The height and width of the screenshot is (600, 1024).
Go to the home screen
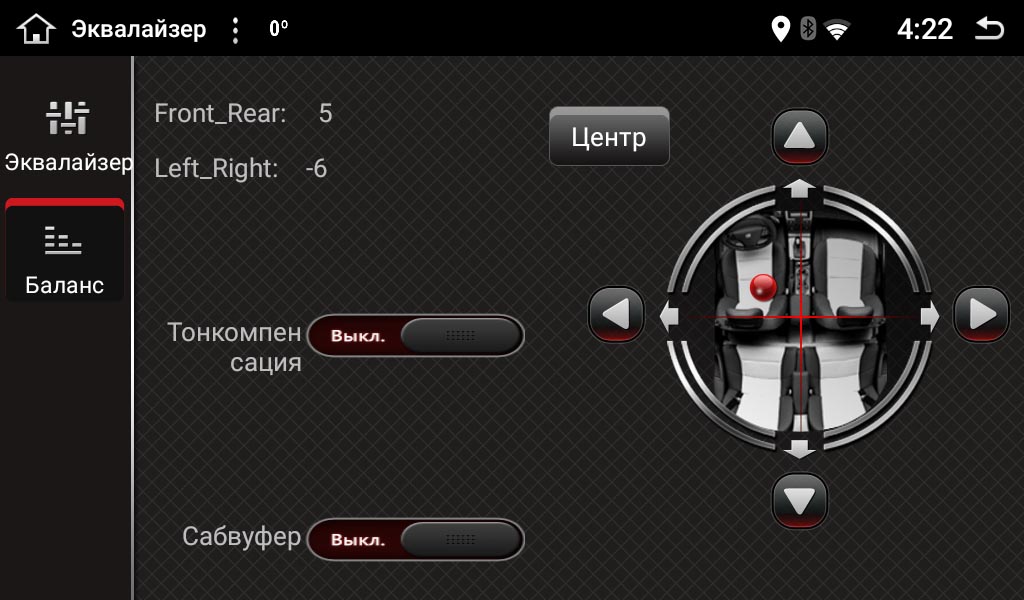coord(35,29)
